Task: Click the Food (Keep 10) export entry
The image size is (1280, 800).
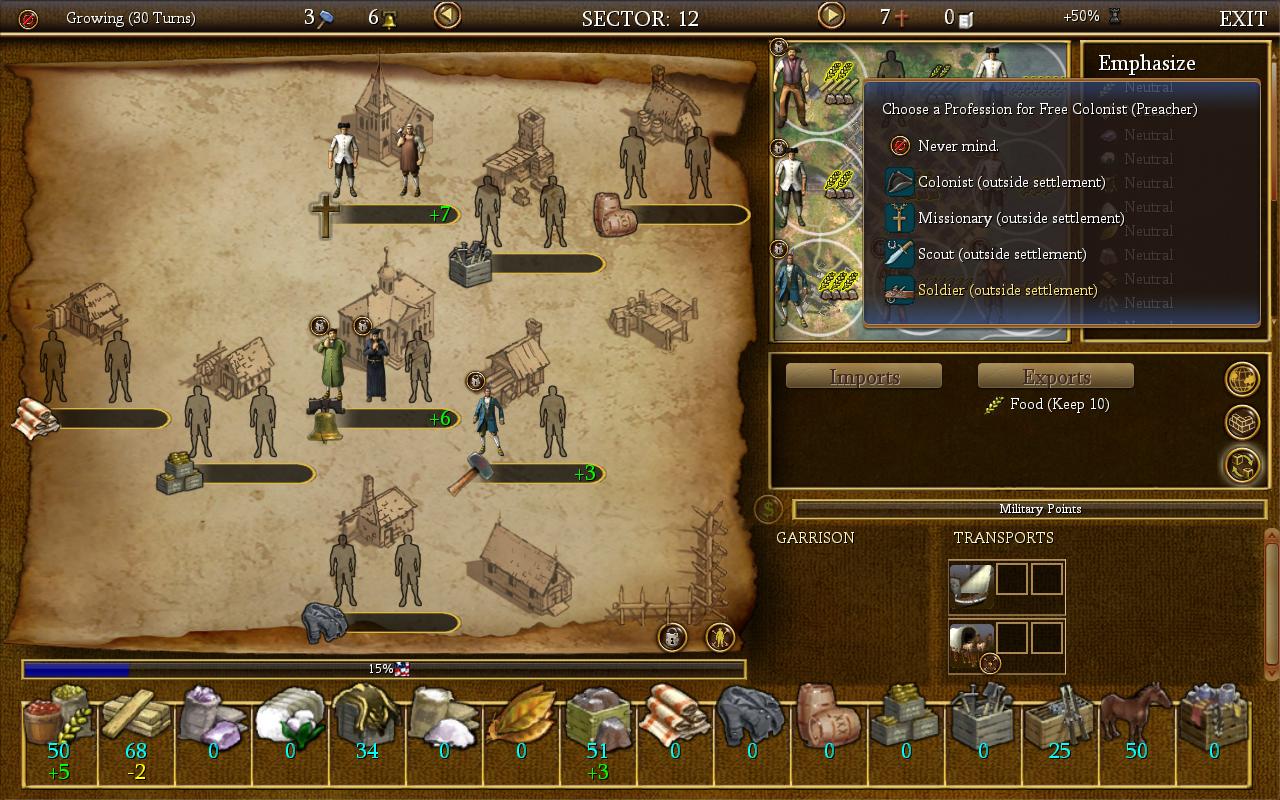Action: point(1058,404)
